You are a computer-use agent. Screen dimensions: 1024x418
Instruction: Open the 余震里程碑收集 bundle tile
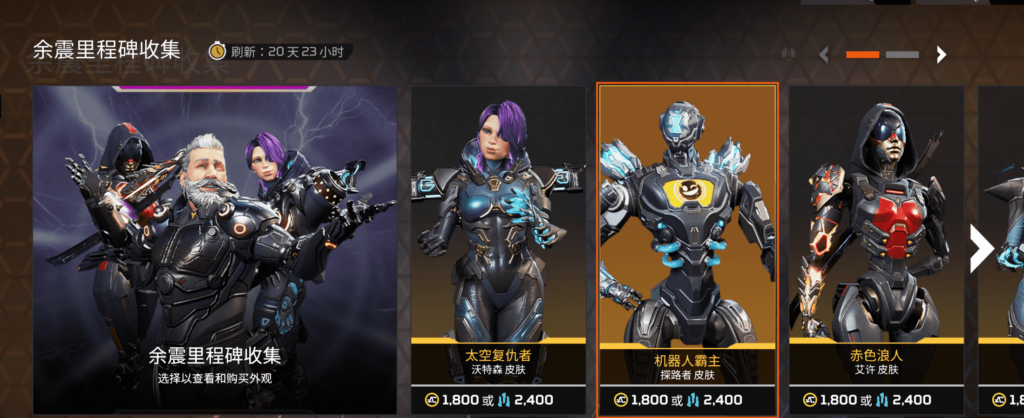[214, 250]
